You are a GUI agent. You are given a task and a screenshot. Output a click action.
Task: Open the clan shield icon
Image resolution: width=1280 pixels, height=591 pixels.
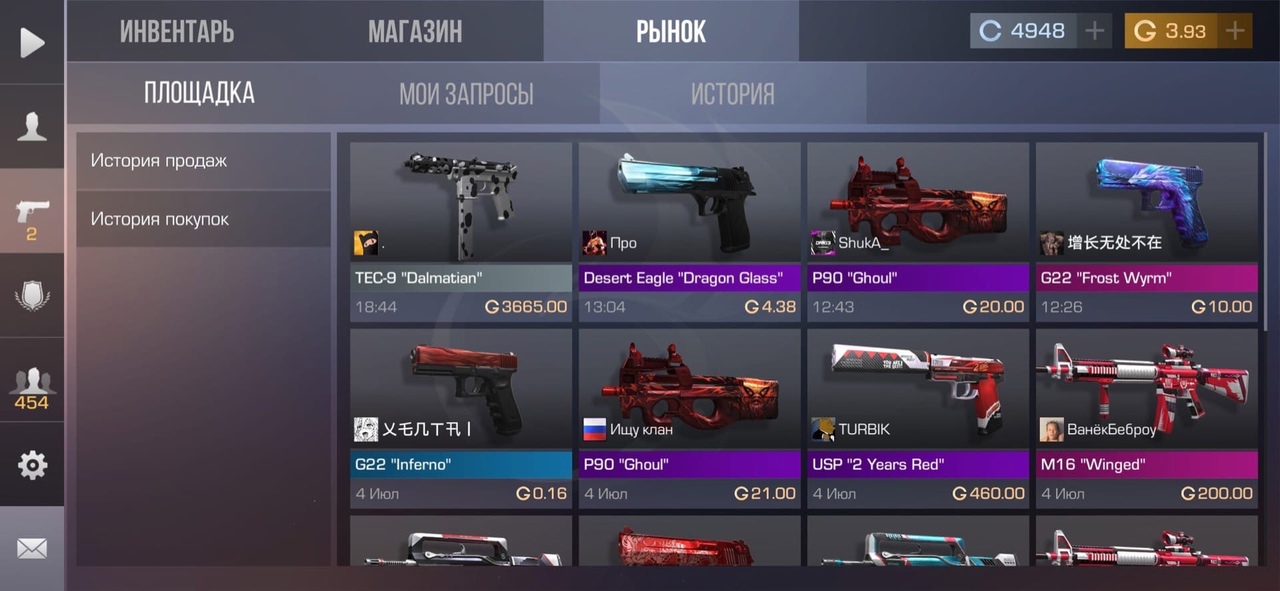coord(32,296)
